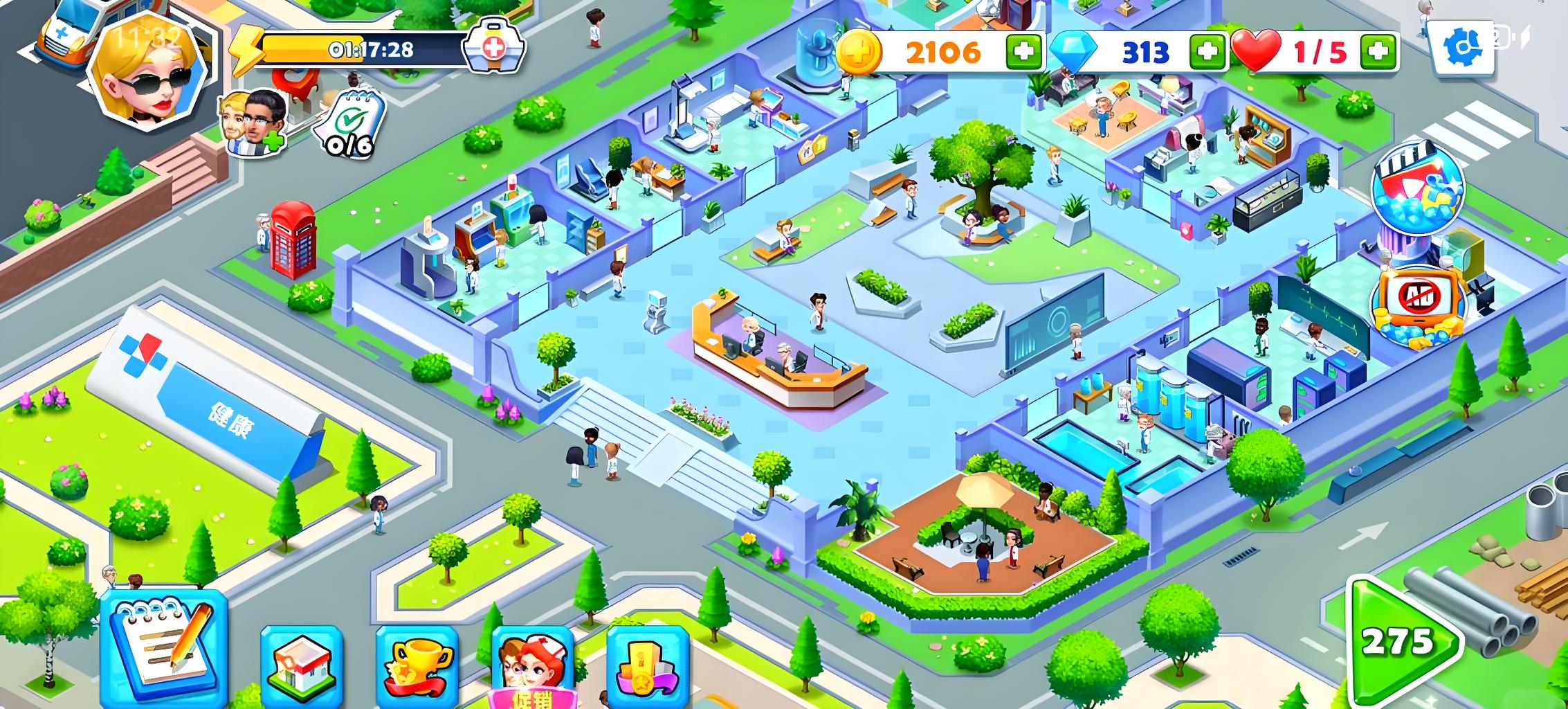
Task: Open the building construction menu
Action: (x=302, y=665)
